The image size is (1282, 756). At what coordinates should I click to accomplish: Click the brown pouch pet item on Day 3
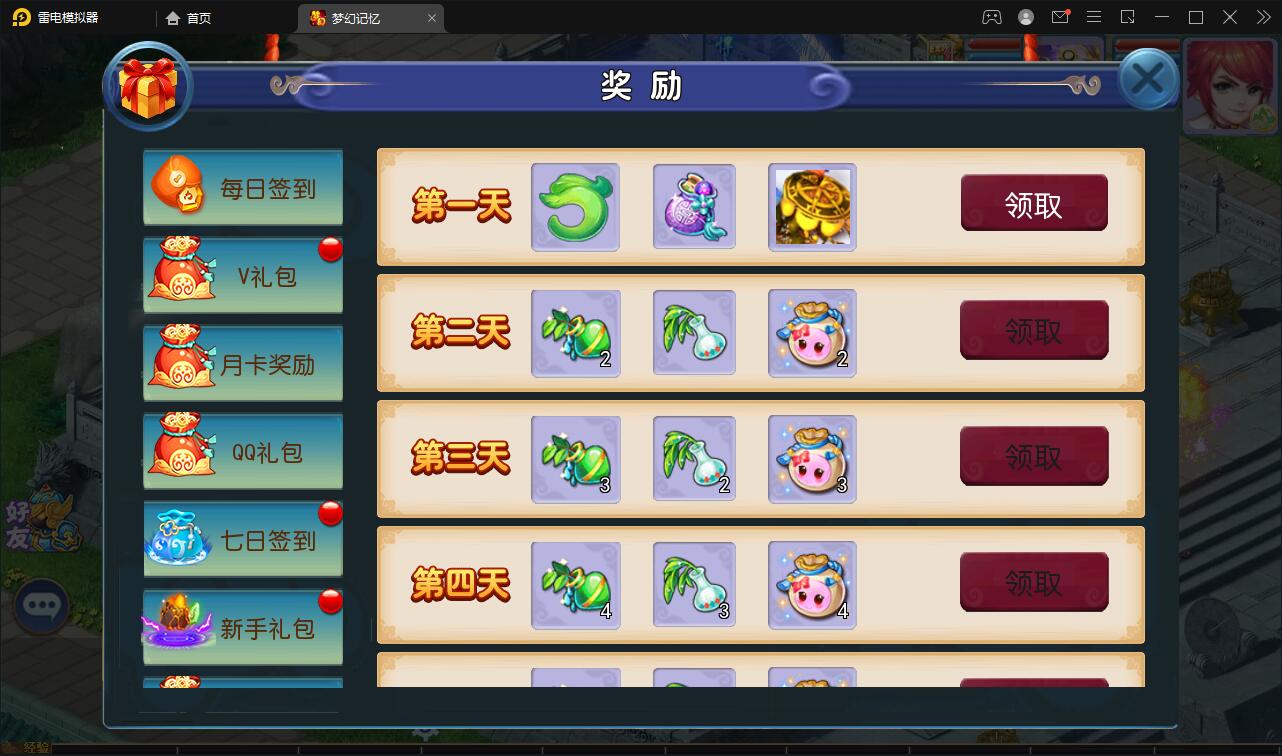(x=811, y=459)
